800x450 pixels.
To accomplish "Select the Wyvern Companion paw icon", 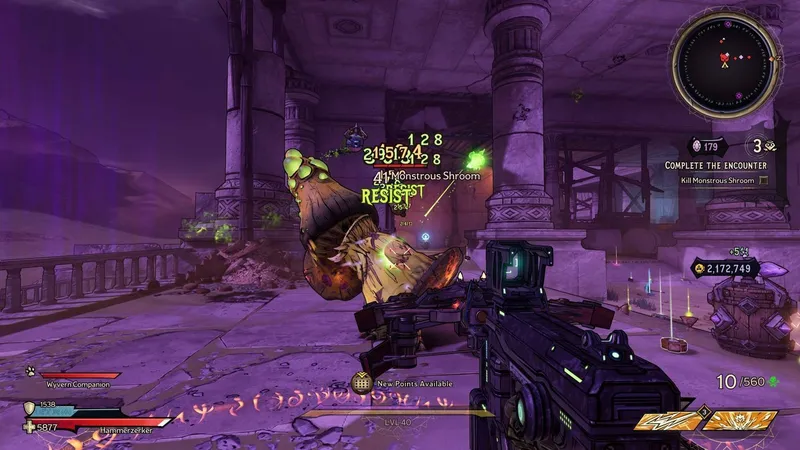I will 31,372.
